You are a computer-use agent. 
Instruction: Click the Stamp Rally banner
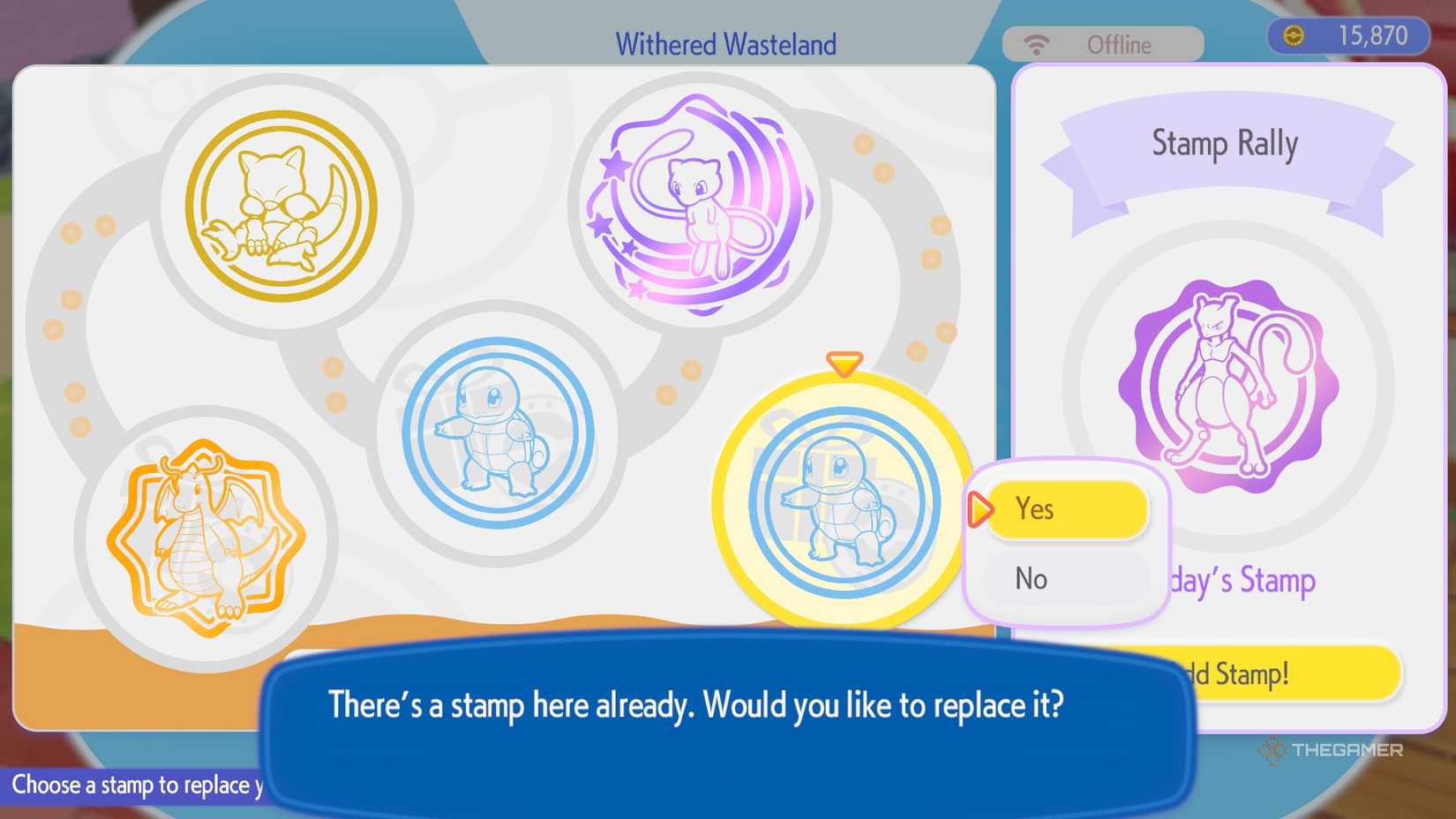coord(1225,143)
